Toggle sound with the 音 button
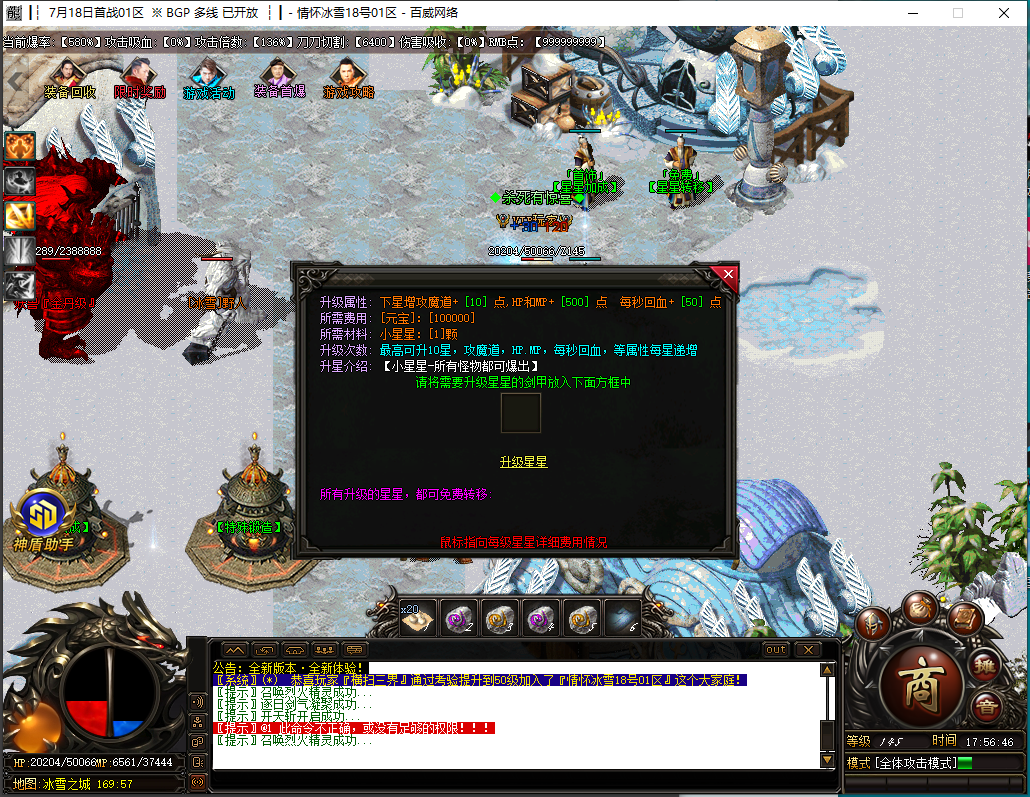Image resolution: width=1030 pixels, height=797 pixels. [985, 705]
